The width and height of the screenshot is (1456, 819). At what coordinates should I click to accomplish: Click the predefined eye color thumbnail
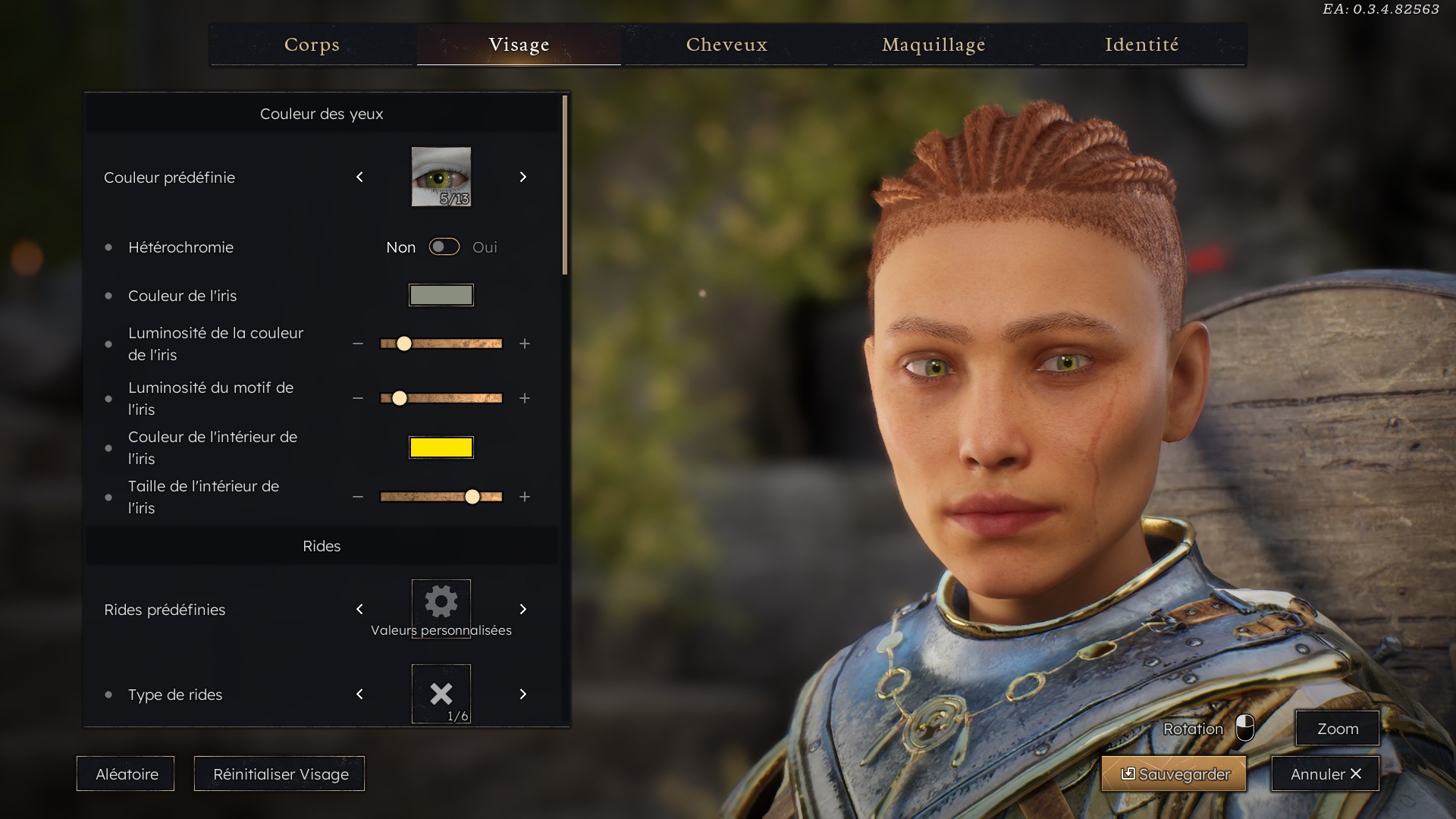point(441,177)
